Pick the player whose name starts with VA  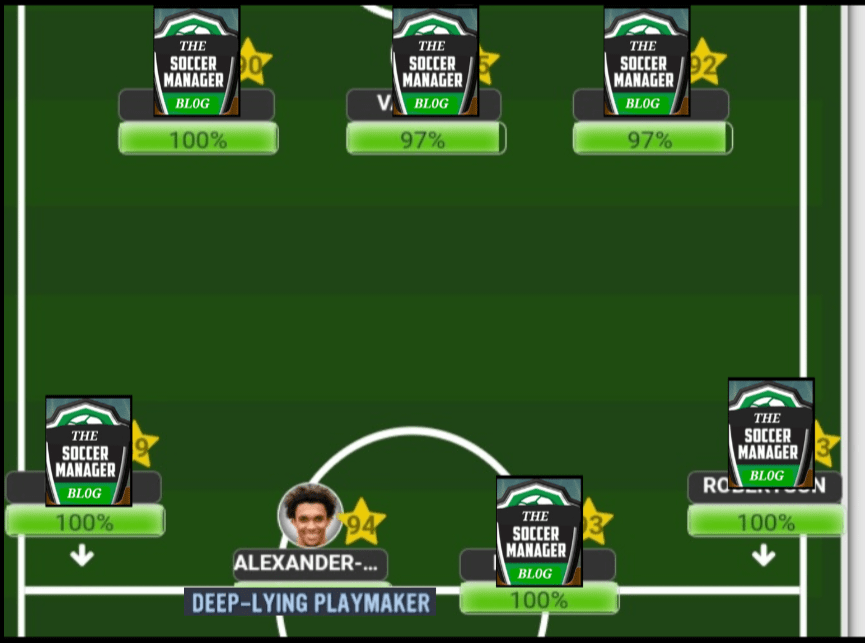(434, 63)
